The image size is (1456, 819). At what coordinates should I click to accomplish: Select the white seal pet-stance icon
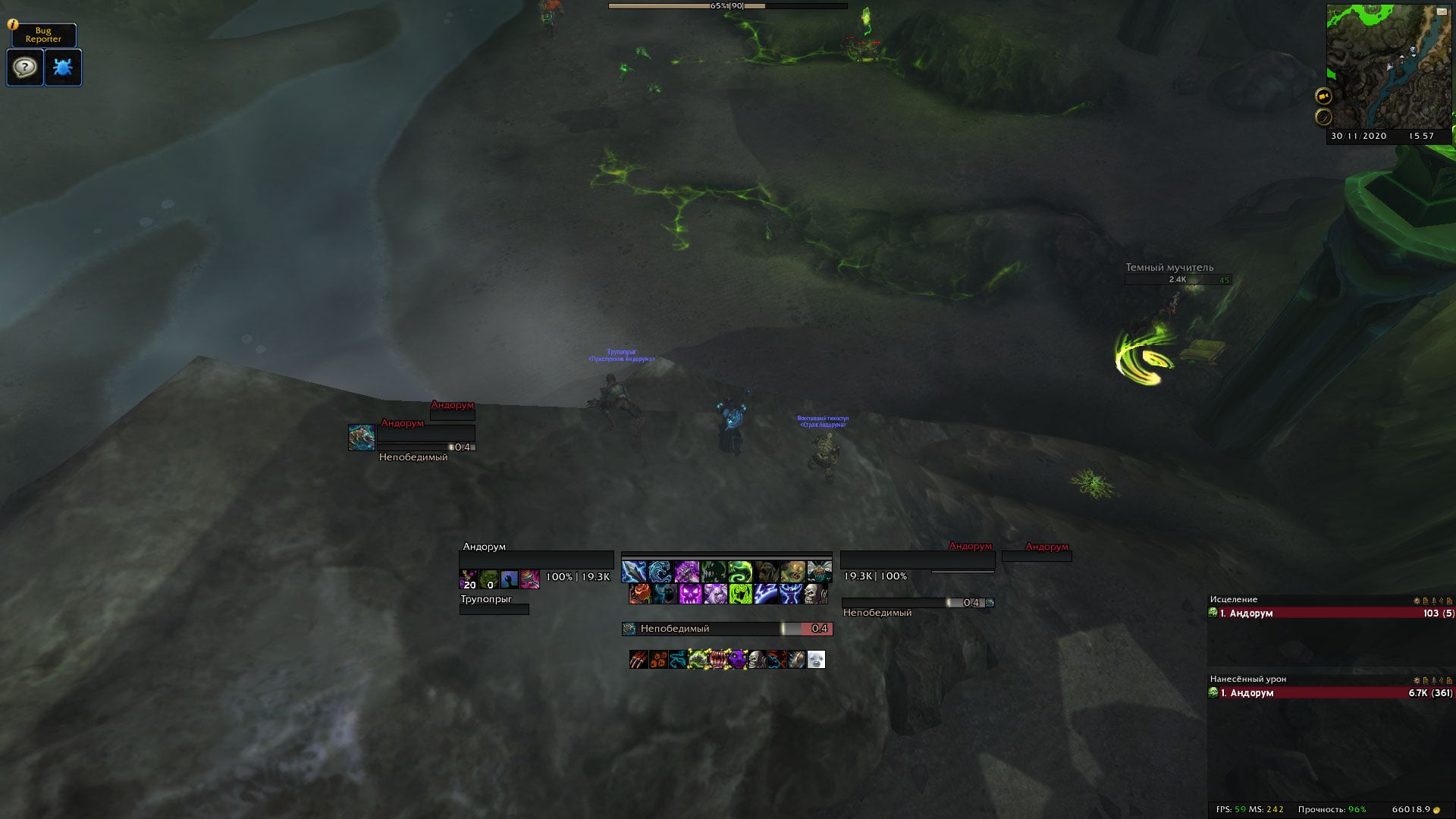[x=816, y=660]
